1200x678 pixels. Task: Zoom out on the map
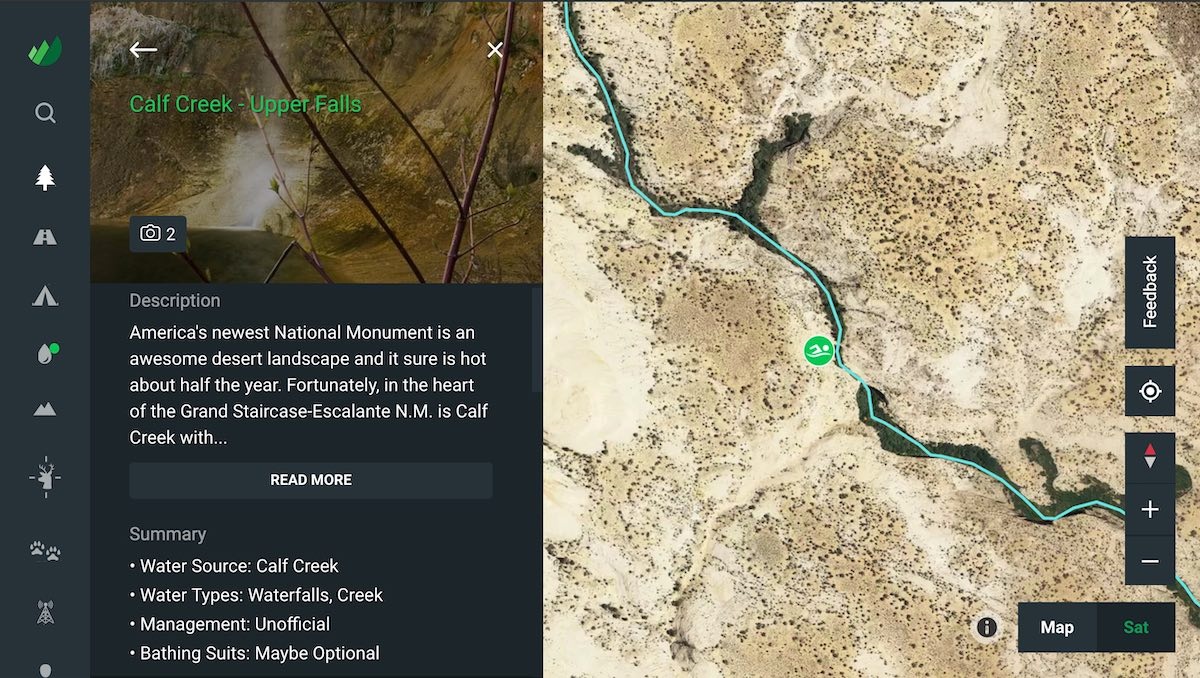pyautogui.click(x=1150, y=561)
